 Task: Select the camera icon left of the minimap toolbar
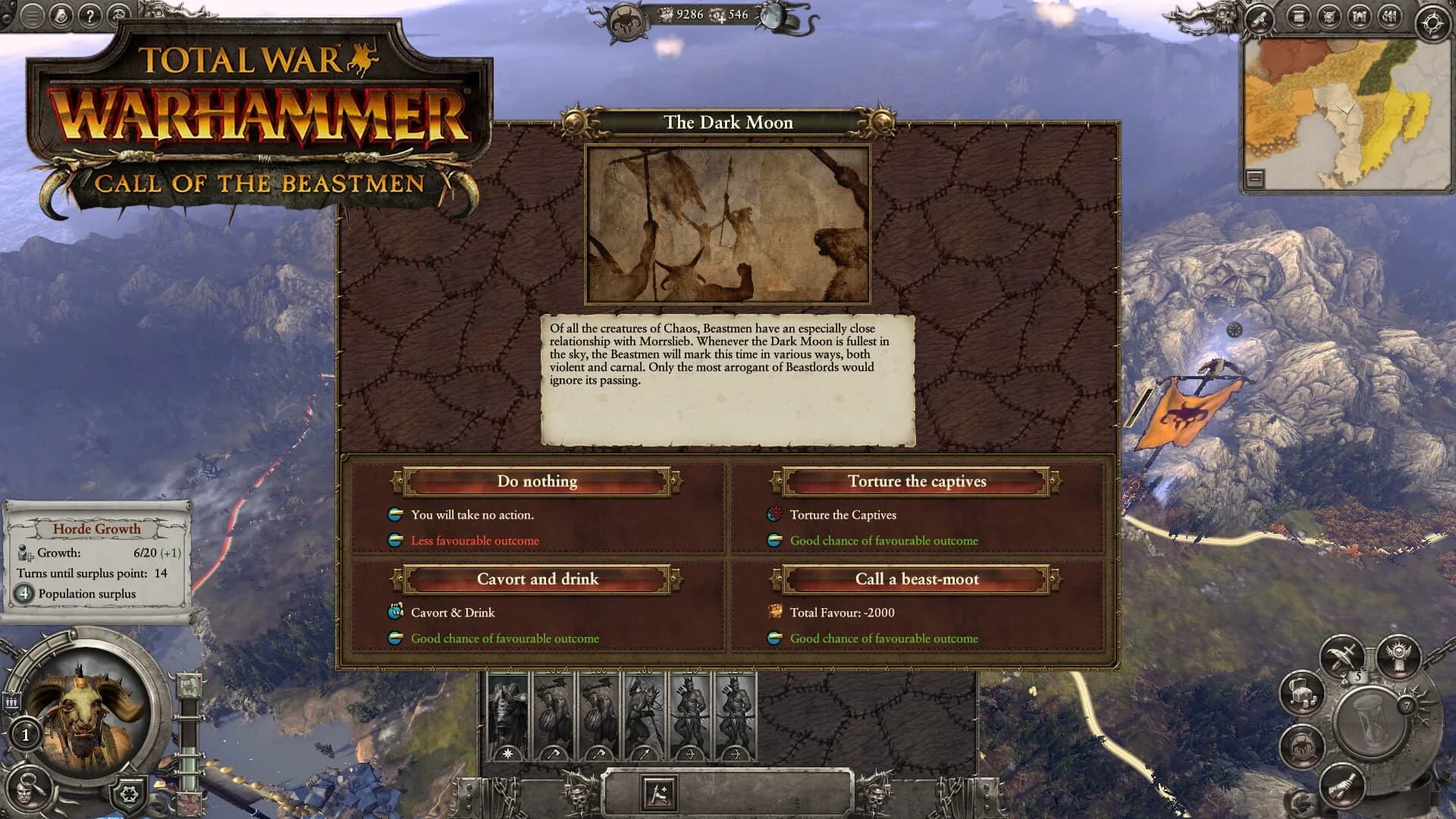[1258, 19]
